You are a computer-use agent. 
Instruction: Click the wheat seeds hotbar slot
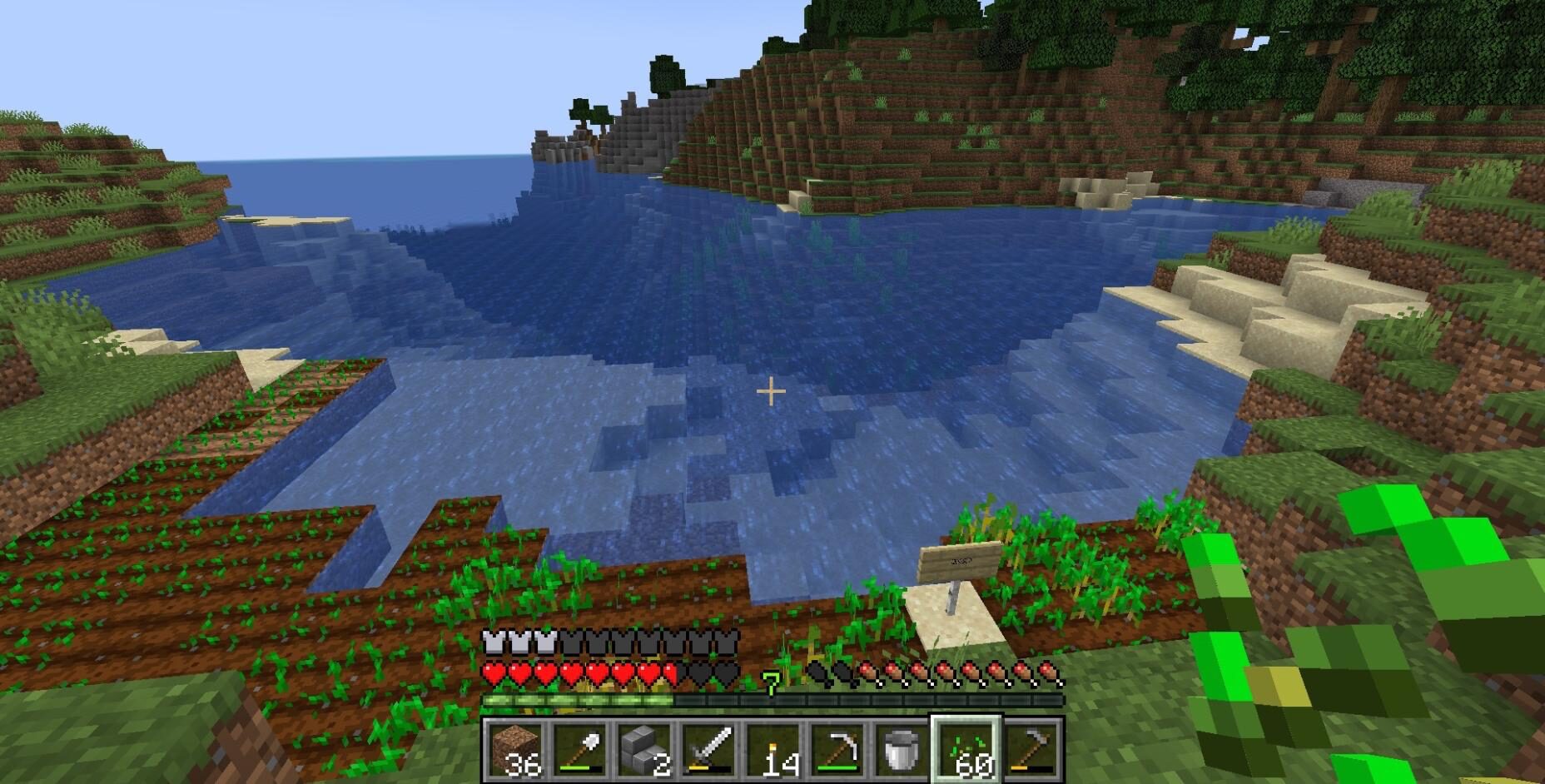click(966, 749)
